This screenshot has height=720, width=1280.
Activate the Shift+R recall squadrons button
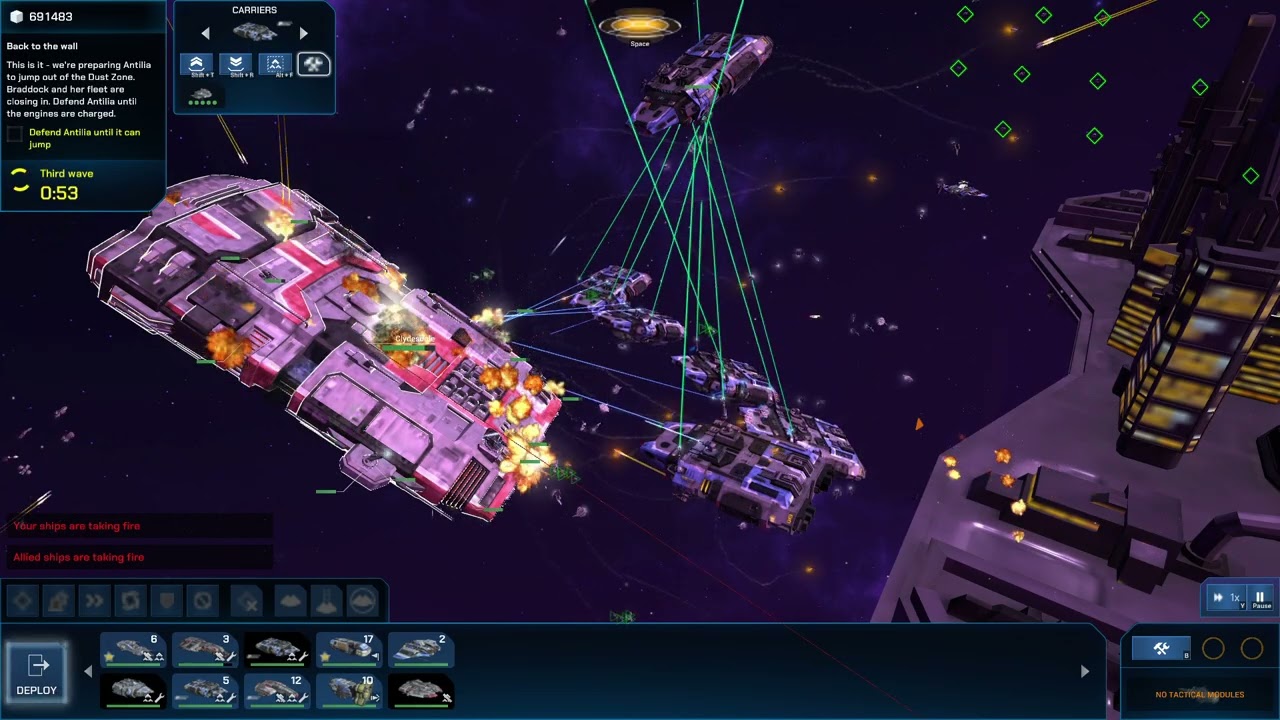(x=236, y=65)
